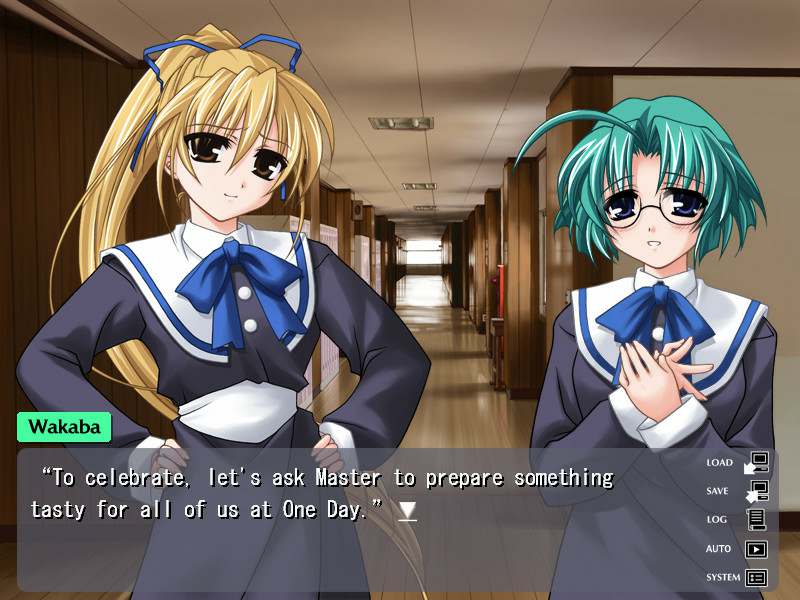Image resolution: width=800 pixels, height=600 pixels.
Task: Show the dialogue LOG
Action: tap(737, 520)
